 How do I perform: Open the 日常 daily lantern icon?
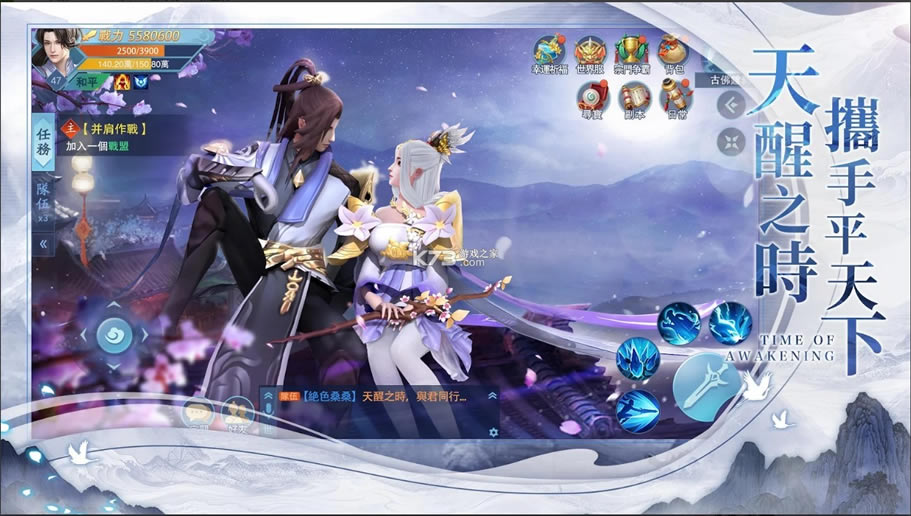coord(675,98)
